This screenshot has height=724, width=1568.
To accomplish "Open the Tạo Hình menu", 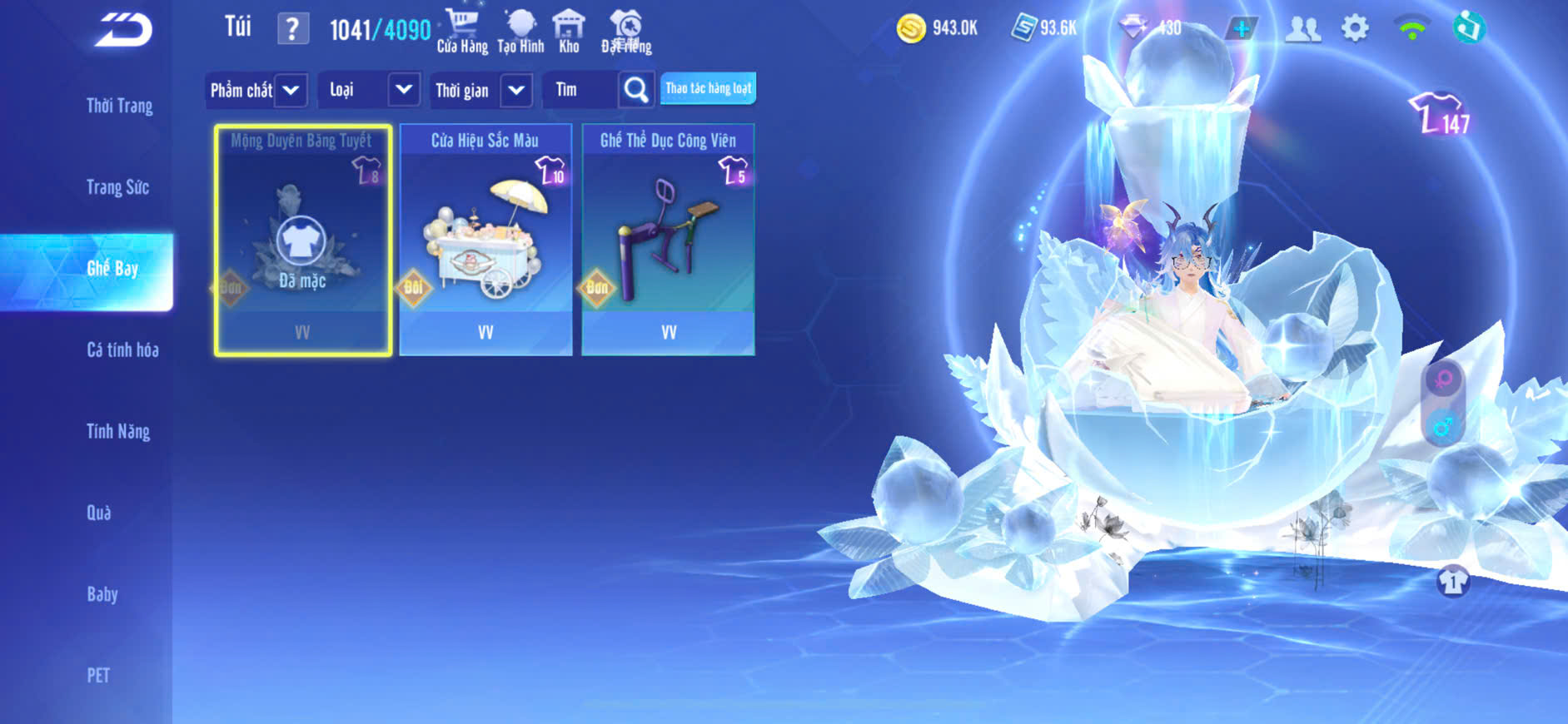I will tap(520, 32).
